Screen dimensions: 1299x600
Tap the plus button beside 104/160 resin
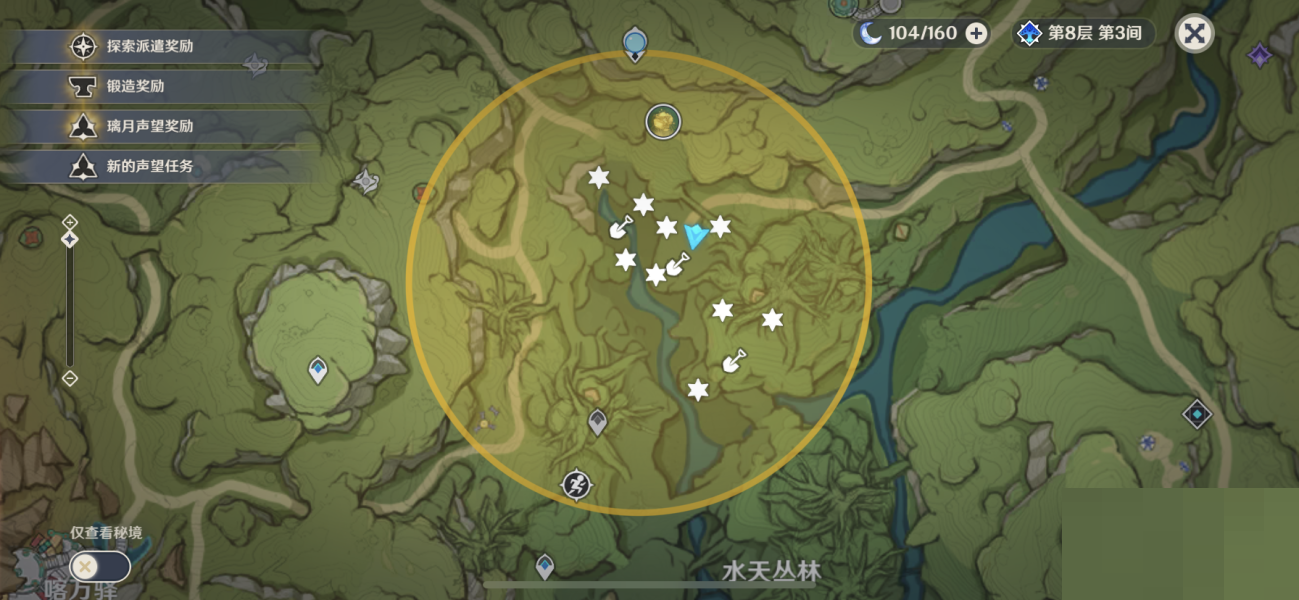pos(976,33)
